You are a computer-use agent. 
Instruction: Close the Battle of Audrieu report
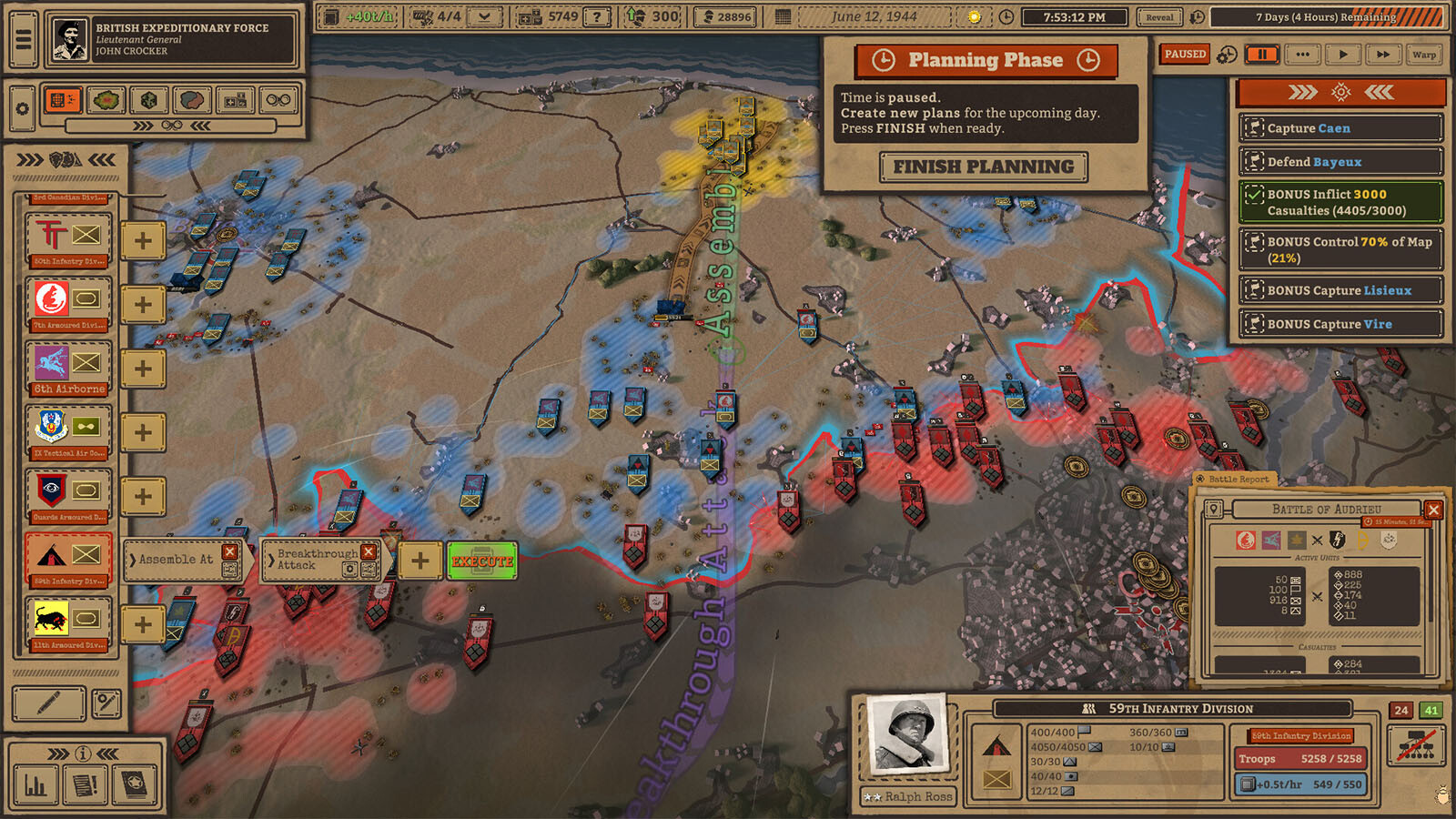pos(1433,510)
